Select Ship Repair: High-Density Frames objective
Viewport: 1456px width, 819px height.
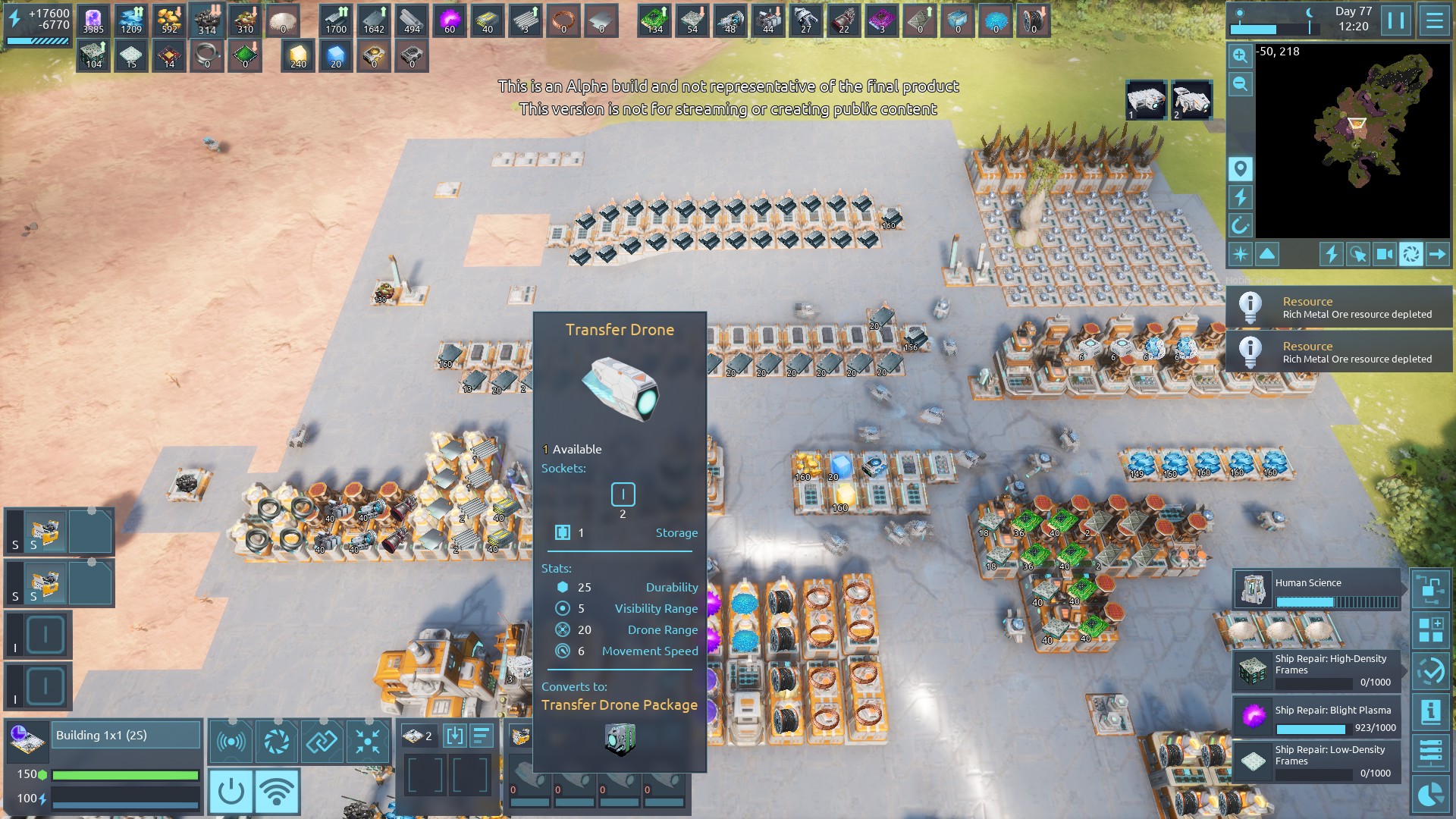tap(1317, 670)
